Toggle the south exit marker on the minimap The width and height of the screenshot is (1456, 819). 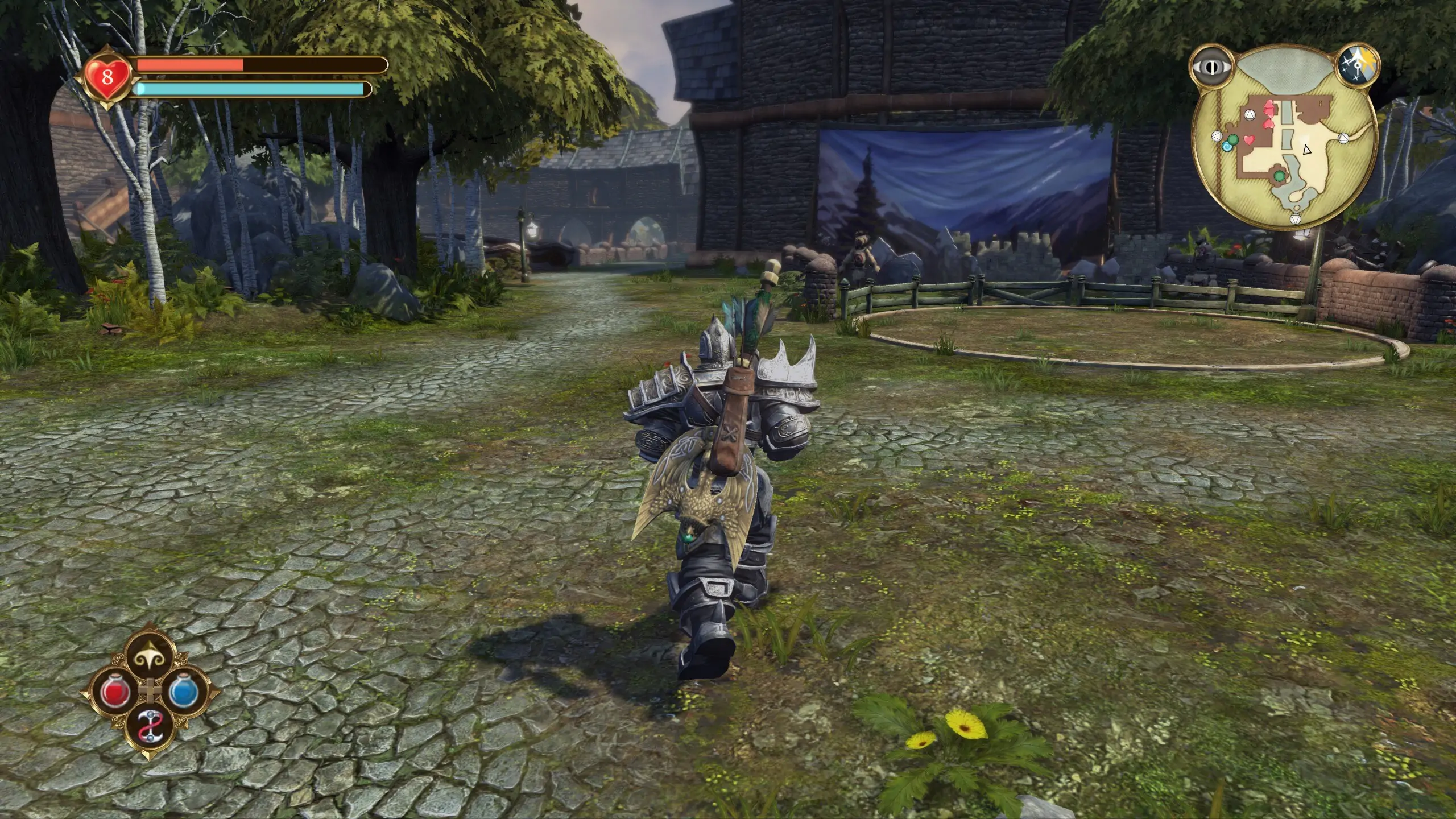click(1296, 219)
